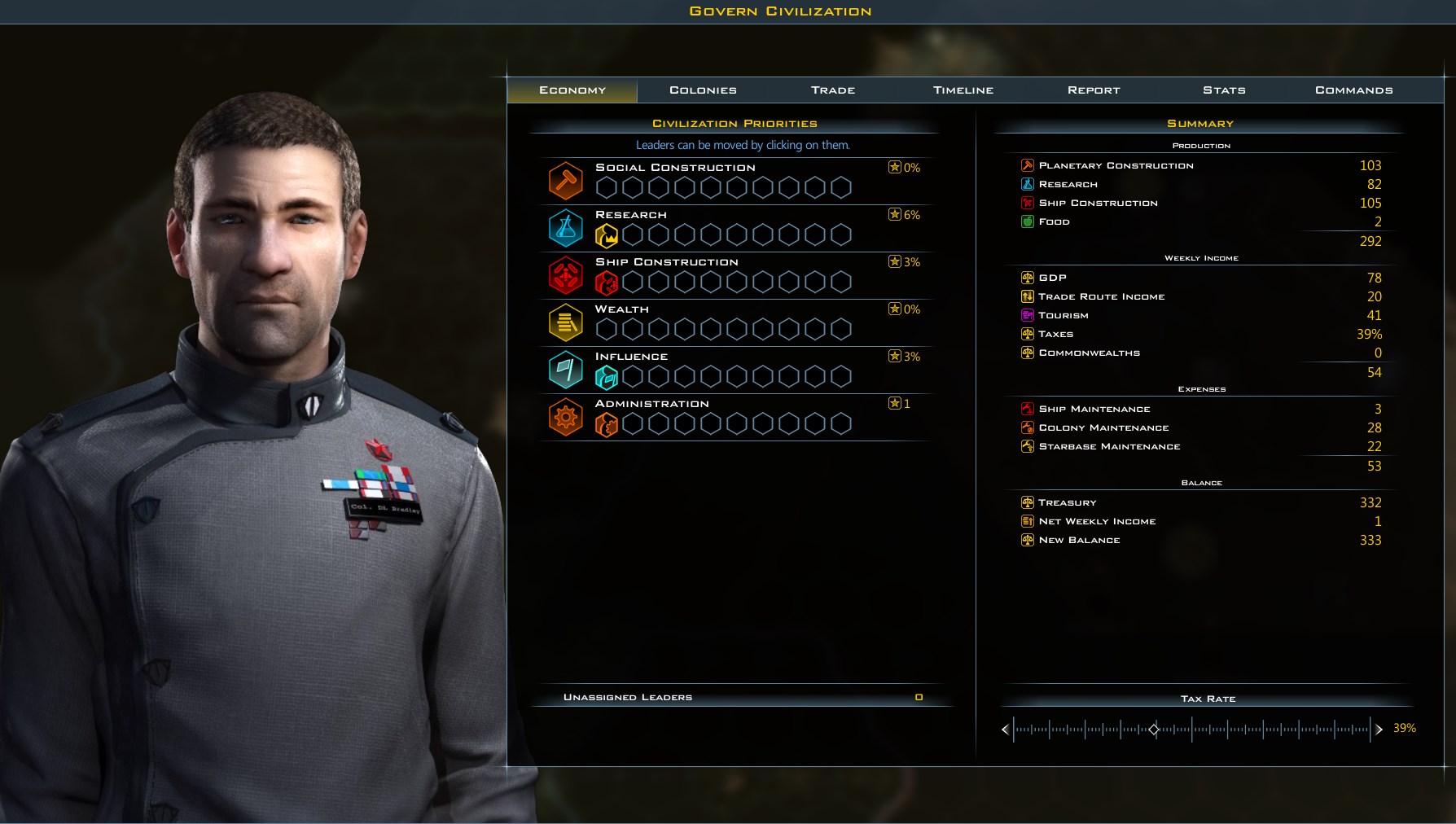The height and width of the screenshot is (824, 1456).
Task: Toggle the star next to Wealth
Action: tap(893, 309)
